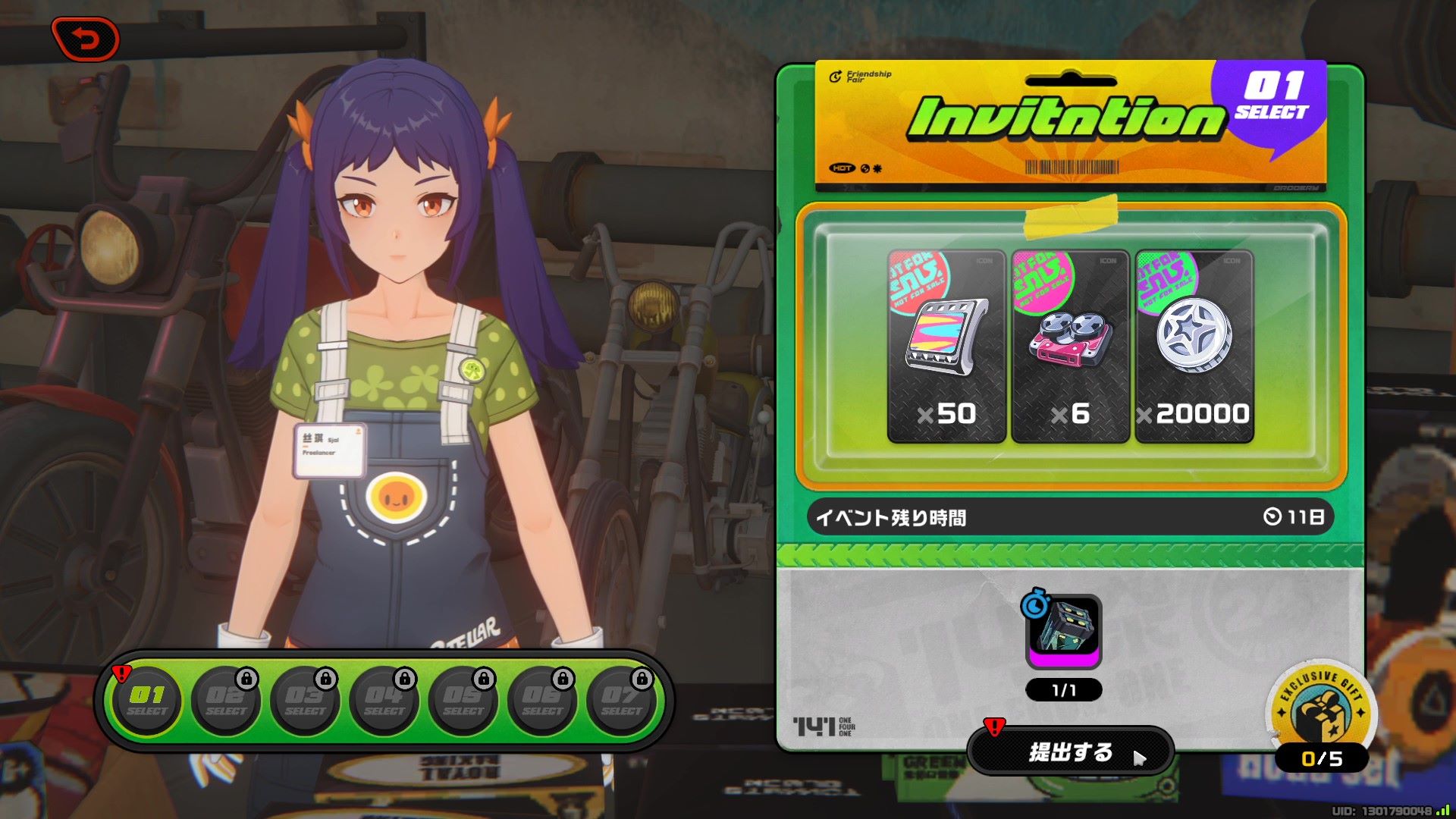
Task: Select the silver coin reward ×20000
Action: [x=1193, y=345]
